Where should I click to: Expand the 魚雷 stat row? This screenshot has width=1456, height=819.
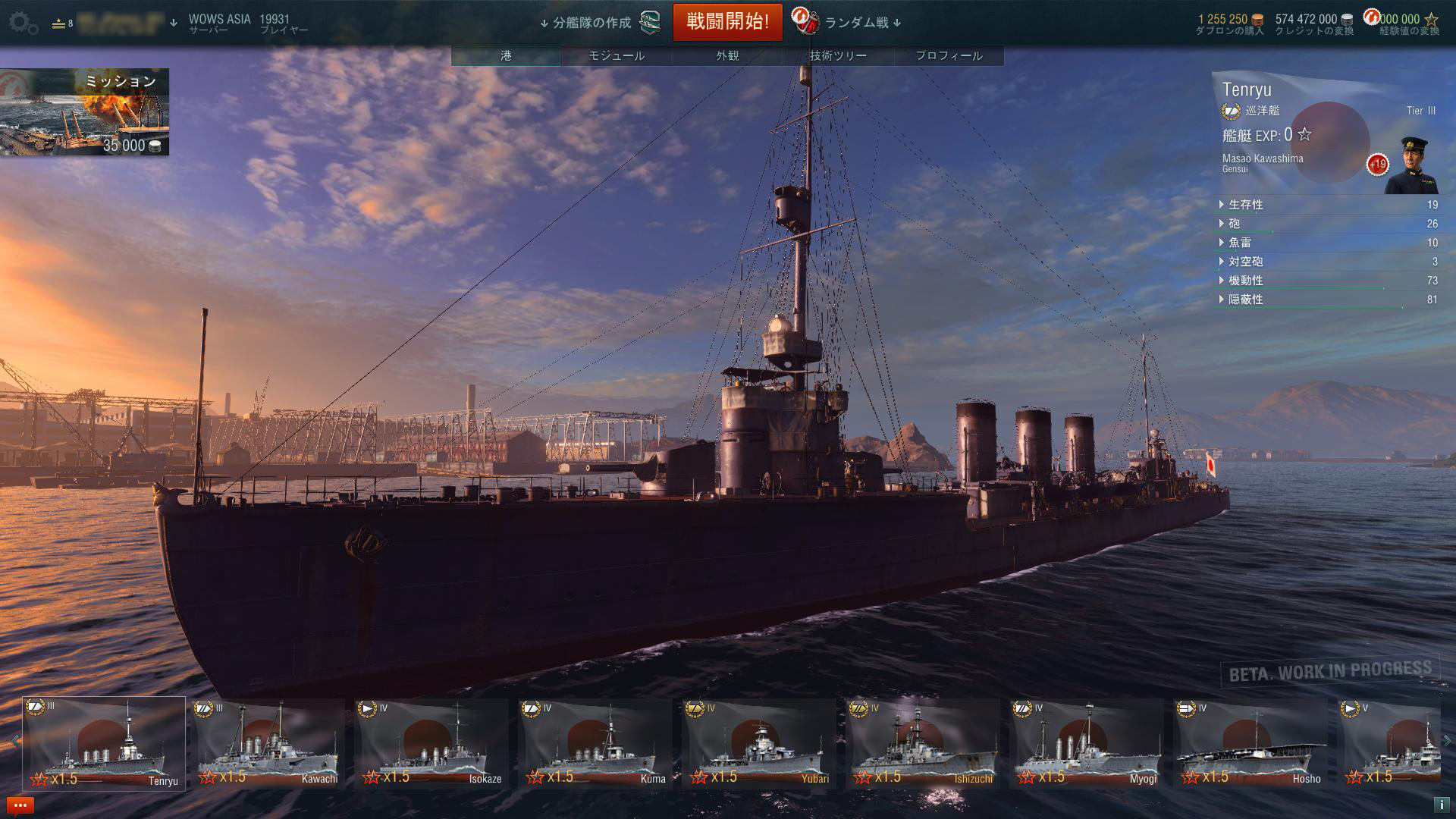tap(1240, 243)
